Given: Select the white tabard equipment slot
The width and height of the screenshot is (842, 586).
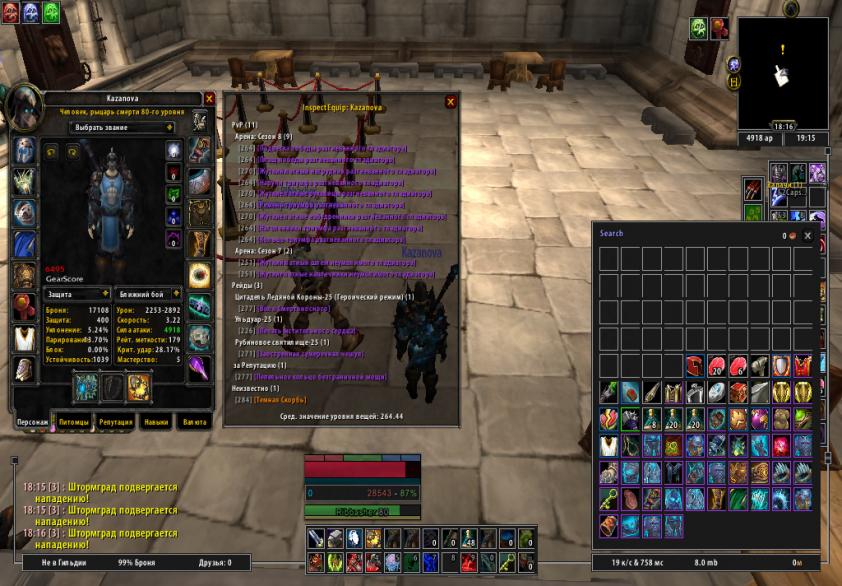Looking at the screenshot, I should (x=25, y=337).
